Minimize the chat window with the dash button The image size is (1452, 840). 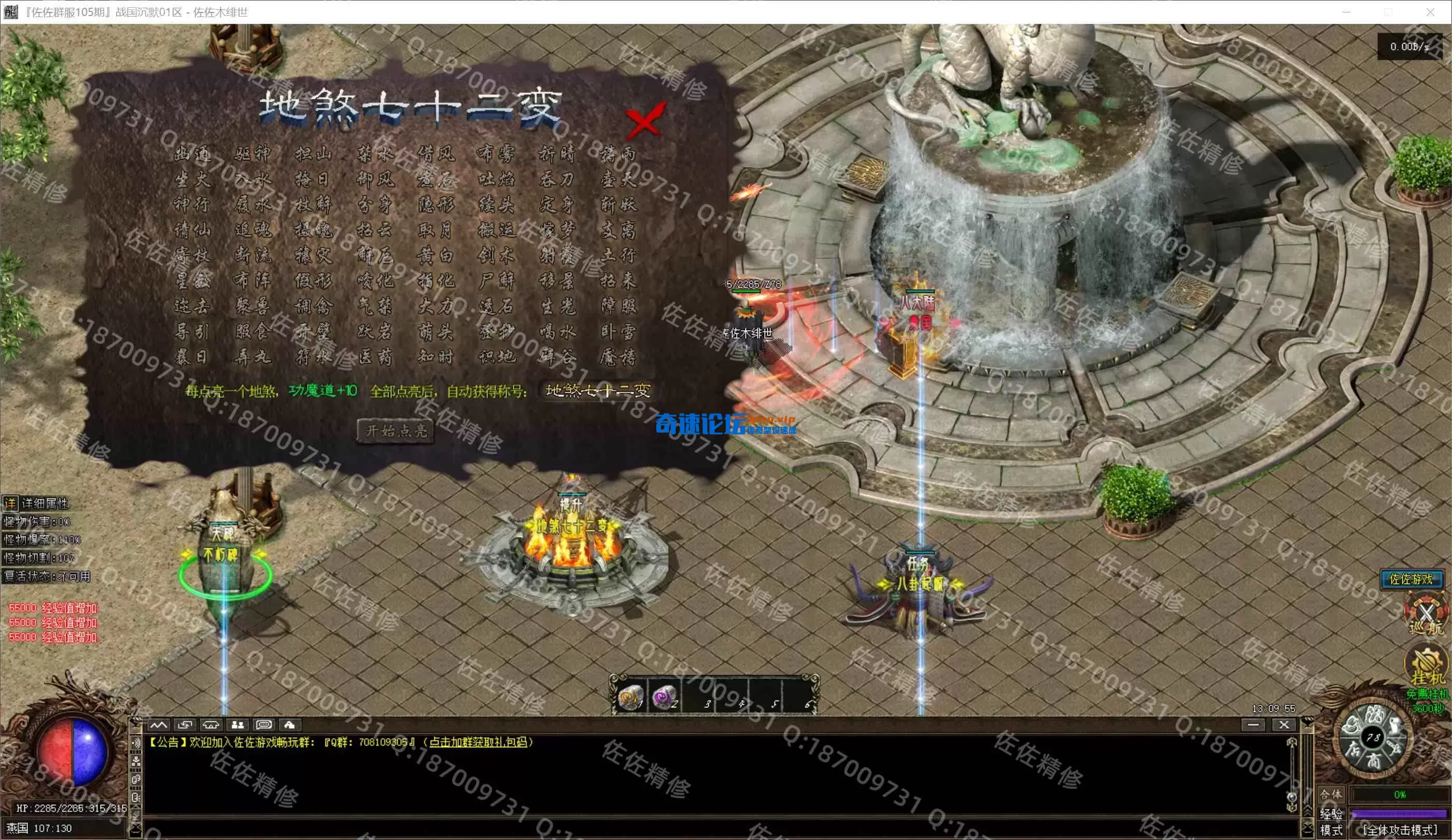[x=1252, y=725]
